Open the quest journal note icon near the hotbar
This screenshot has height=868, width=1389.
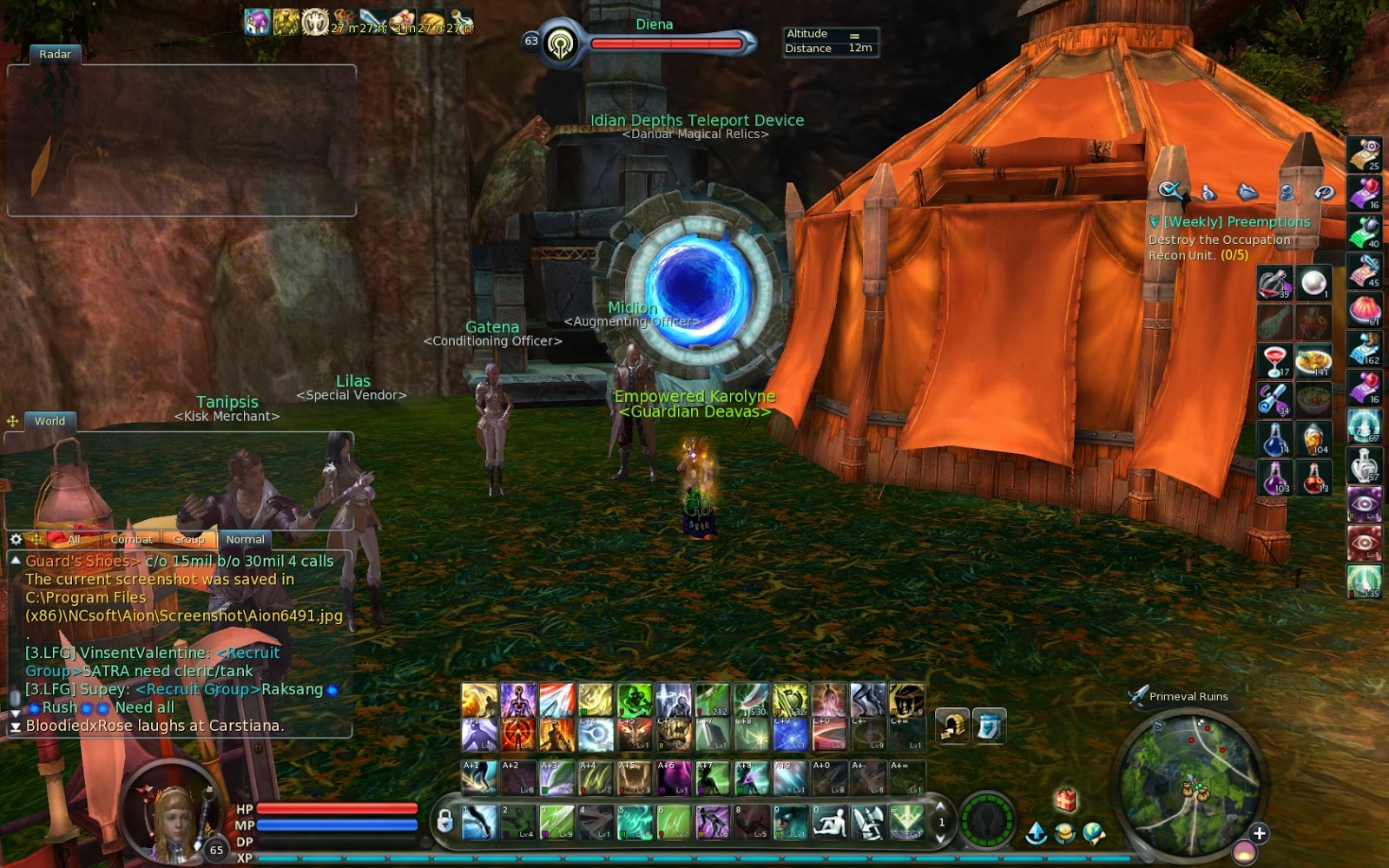(x=989, y=723)
